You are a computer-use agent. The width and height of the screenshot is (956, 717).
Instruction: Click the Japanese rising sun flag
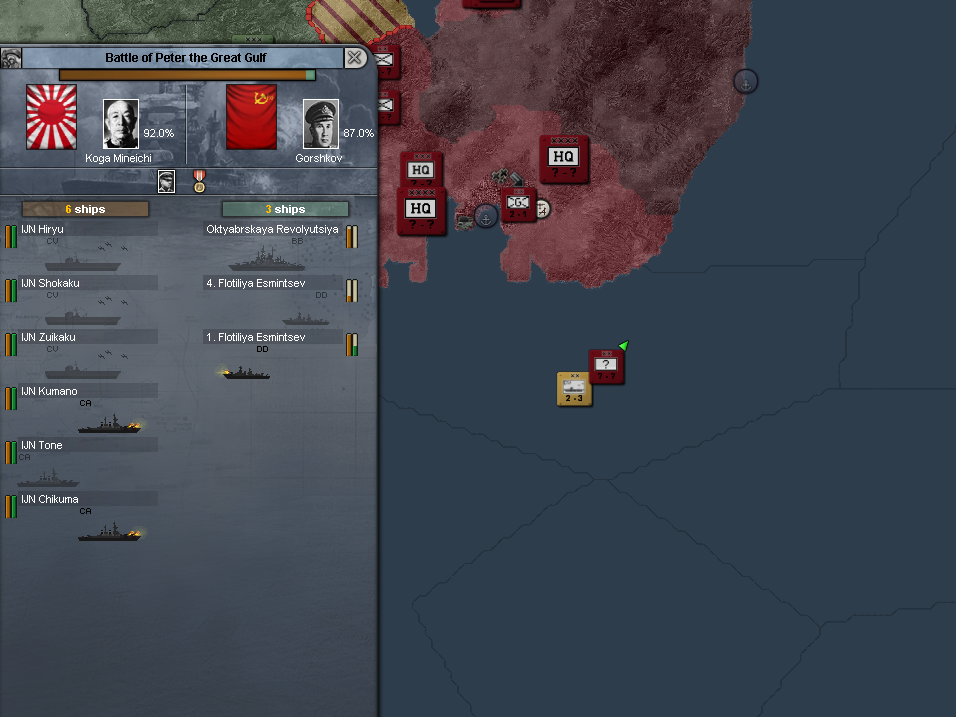pos(51,118)
